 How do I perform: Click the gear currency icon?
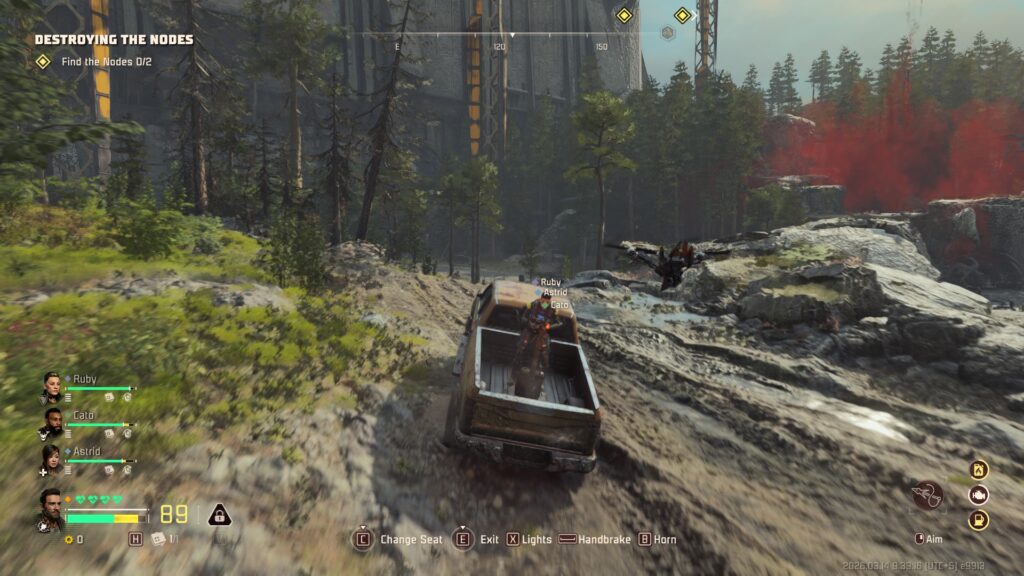click(x=69, y=540)
